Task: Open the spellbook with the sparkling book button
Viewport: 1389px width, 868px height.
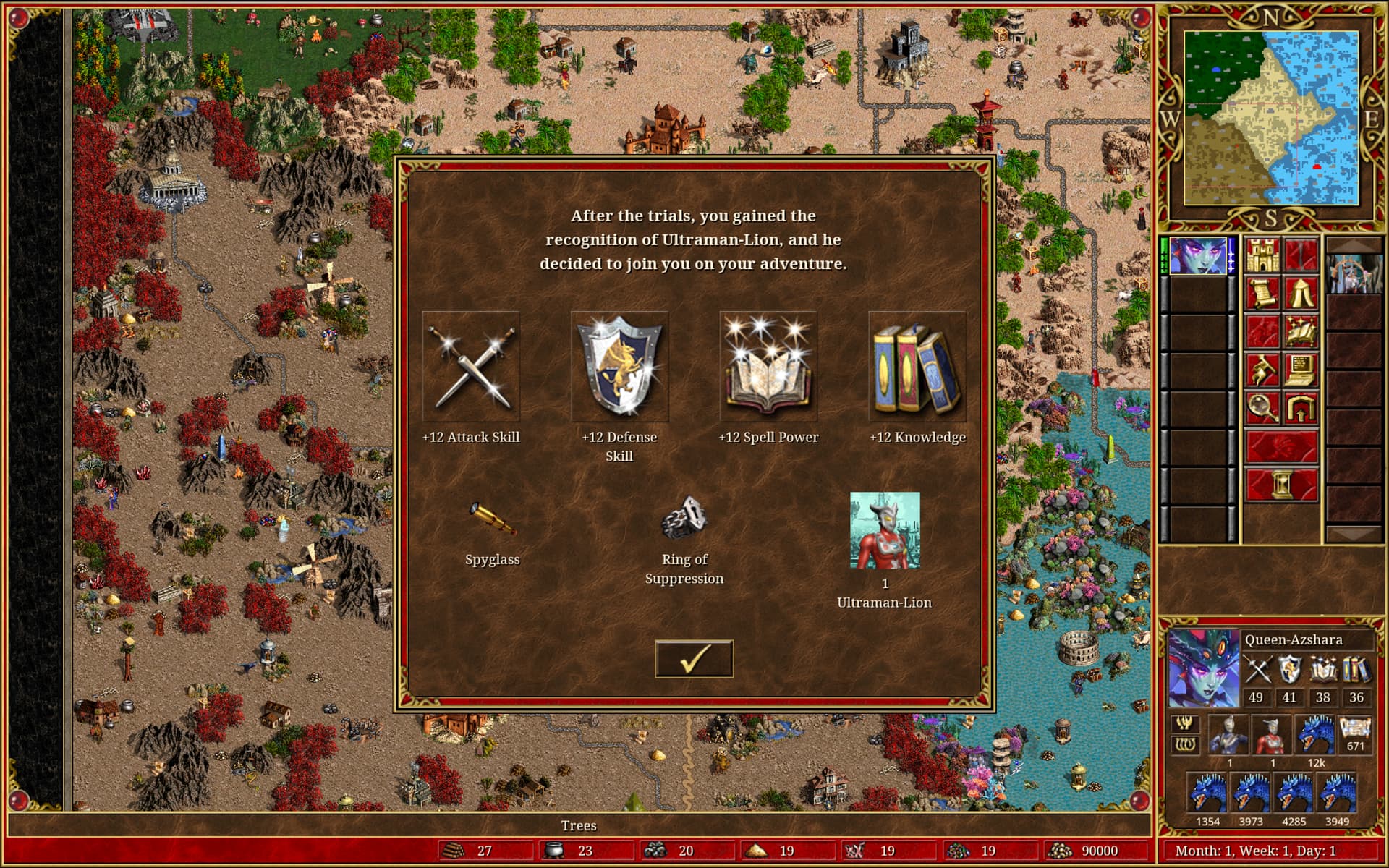Action: pos(1301,332)
